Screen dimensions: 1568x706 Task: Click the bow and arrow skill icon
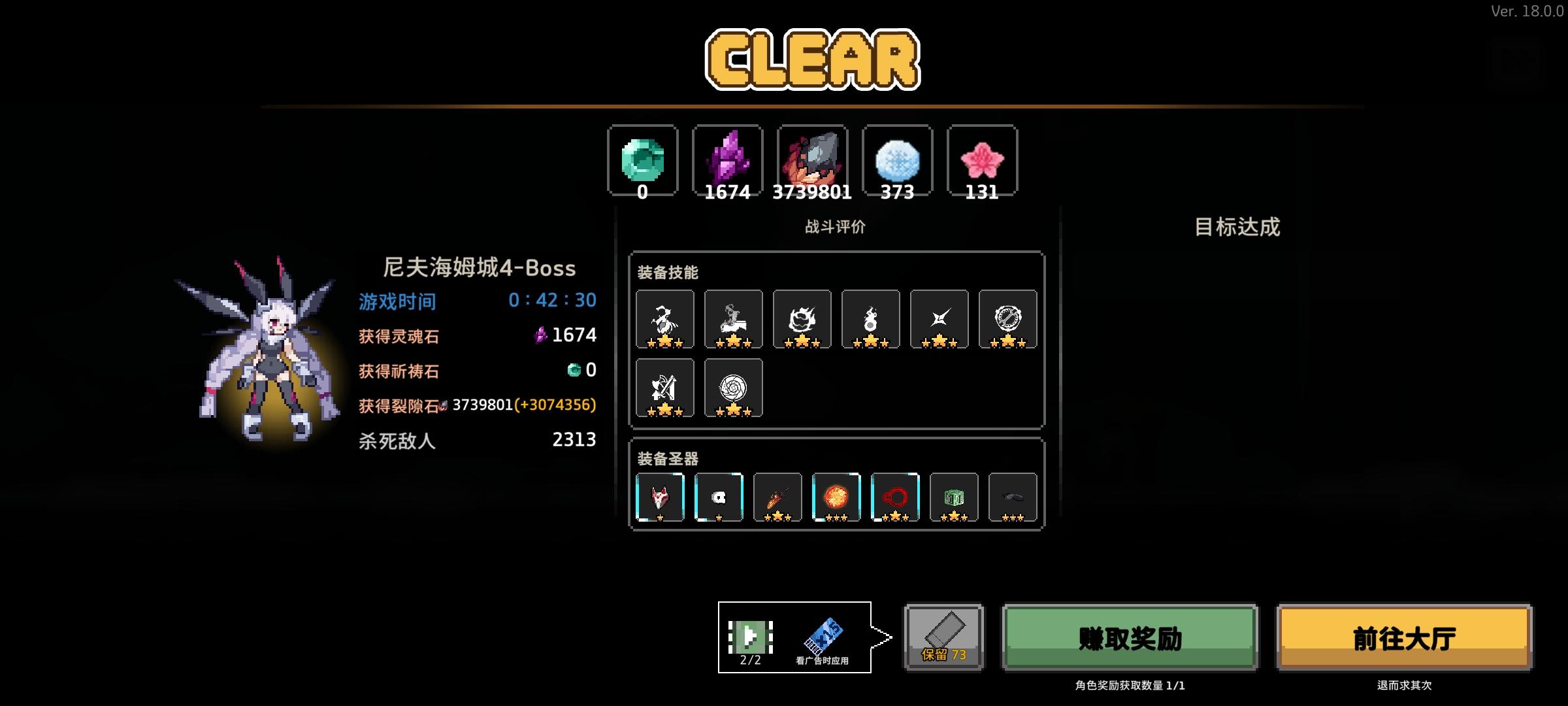pyautogui.click(x=665, y=388)
